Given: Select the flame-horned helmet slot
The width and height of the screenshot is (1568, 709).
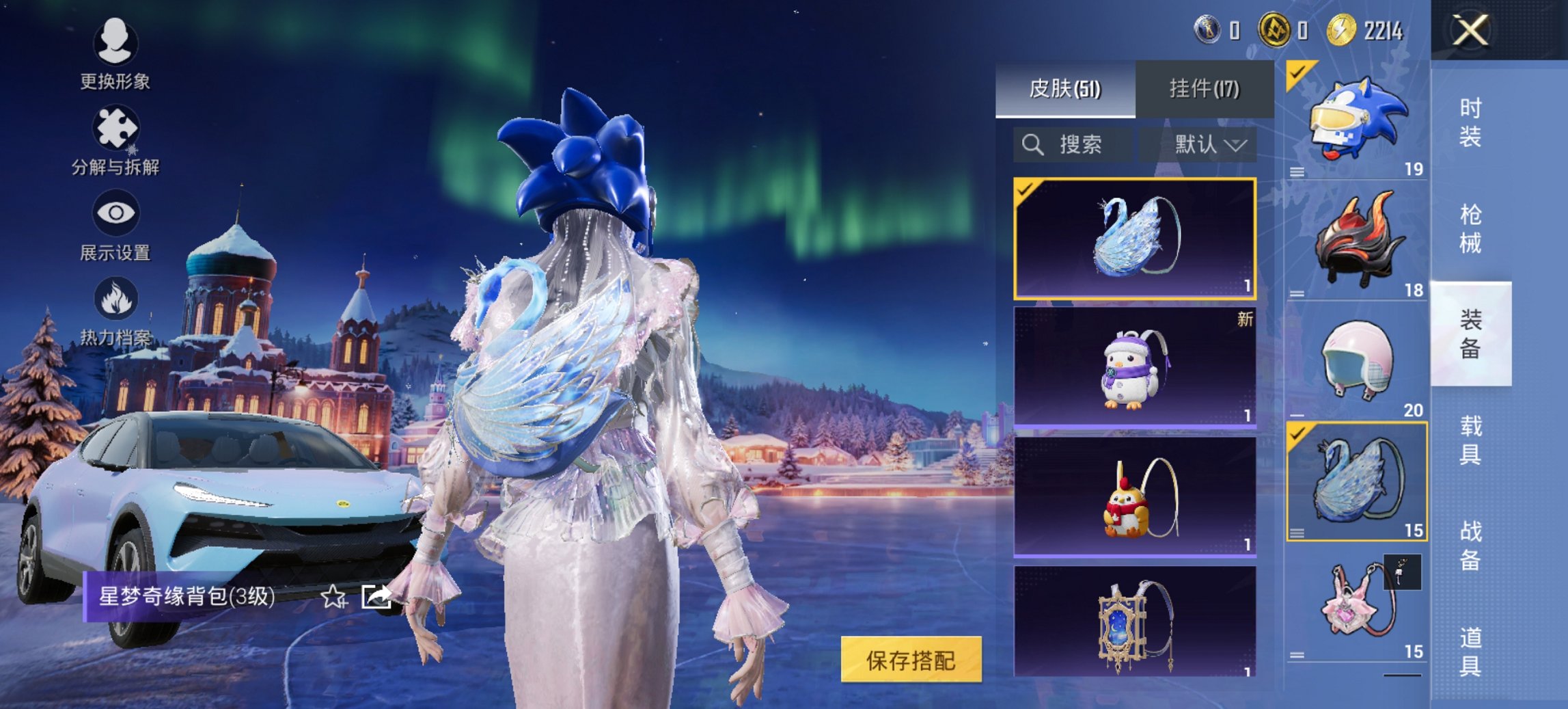Looking at the screenshot, I should (x=1356, y=241).
